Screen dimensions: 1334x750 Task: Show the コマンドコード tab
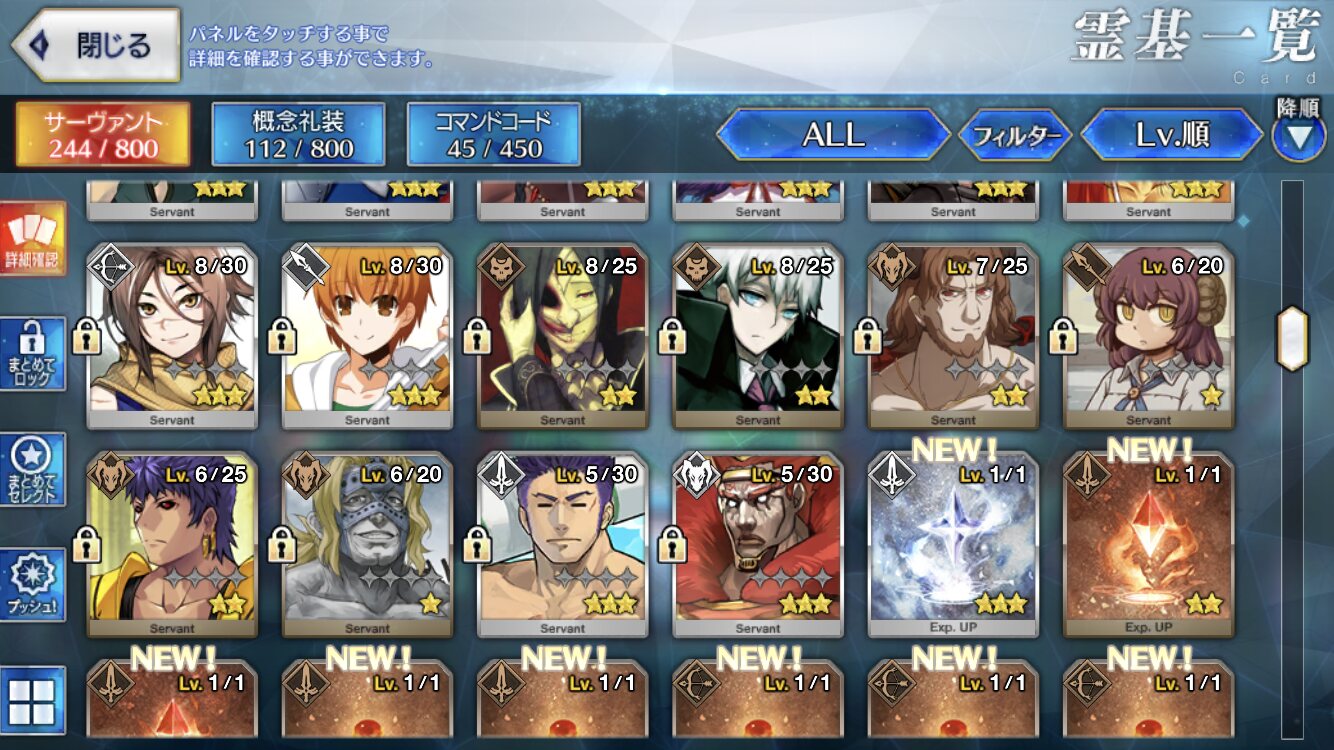493,135
